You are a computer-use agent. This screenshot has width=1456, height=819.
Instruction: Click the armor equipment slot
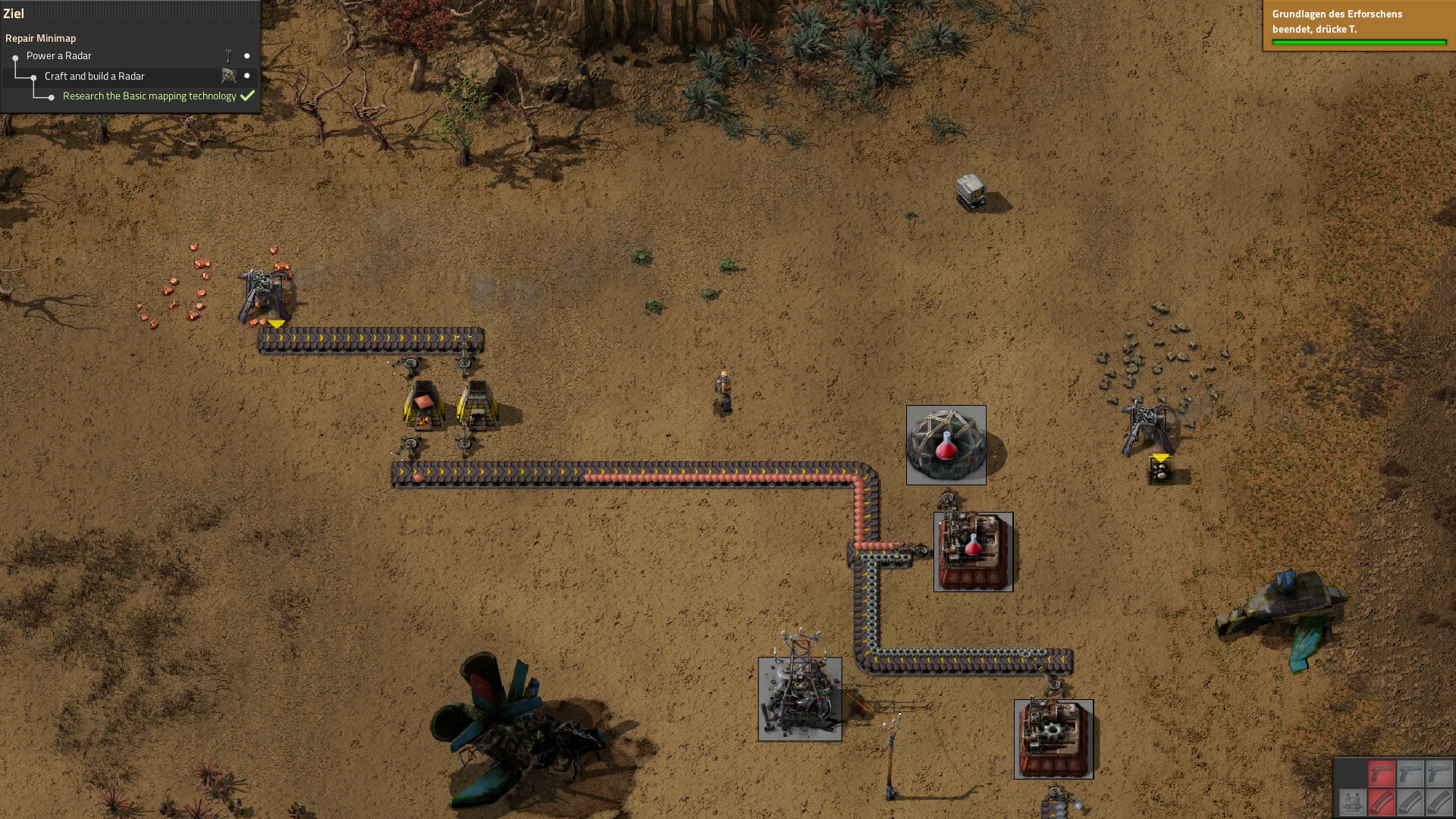pyautogui.click(x=1352, y=802)
